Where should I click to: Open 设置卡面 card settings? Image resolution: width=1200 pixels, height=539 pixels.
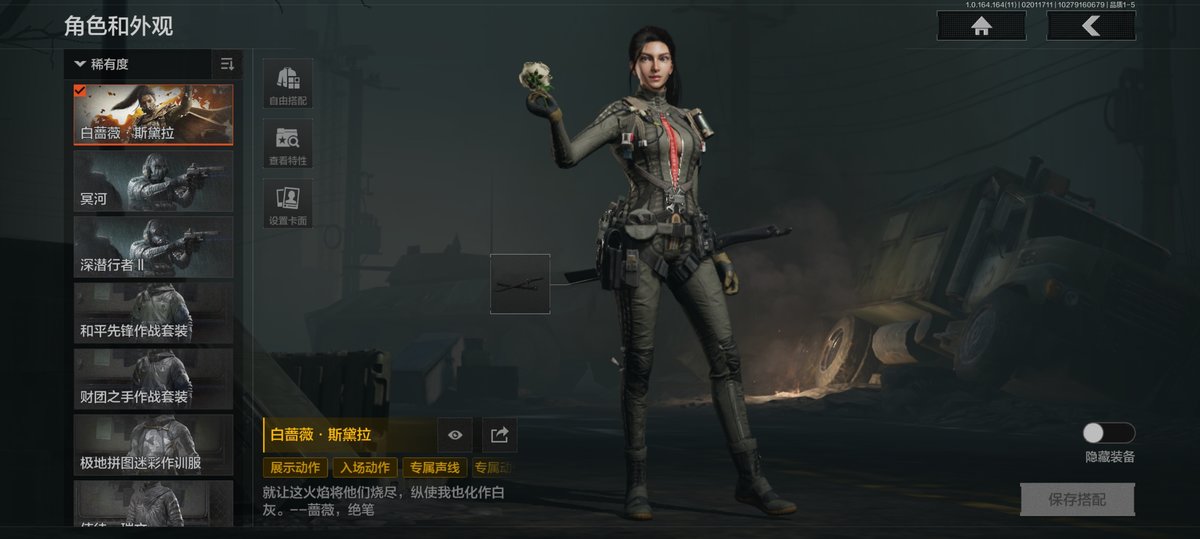click(288, 204)
